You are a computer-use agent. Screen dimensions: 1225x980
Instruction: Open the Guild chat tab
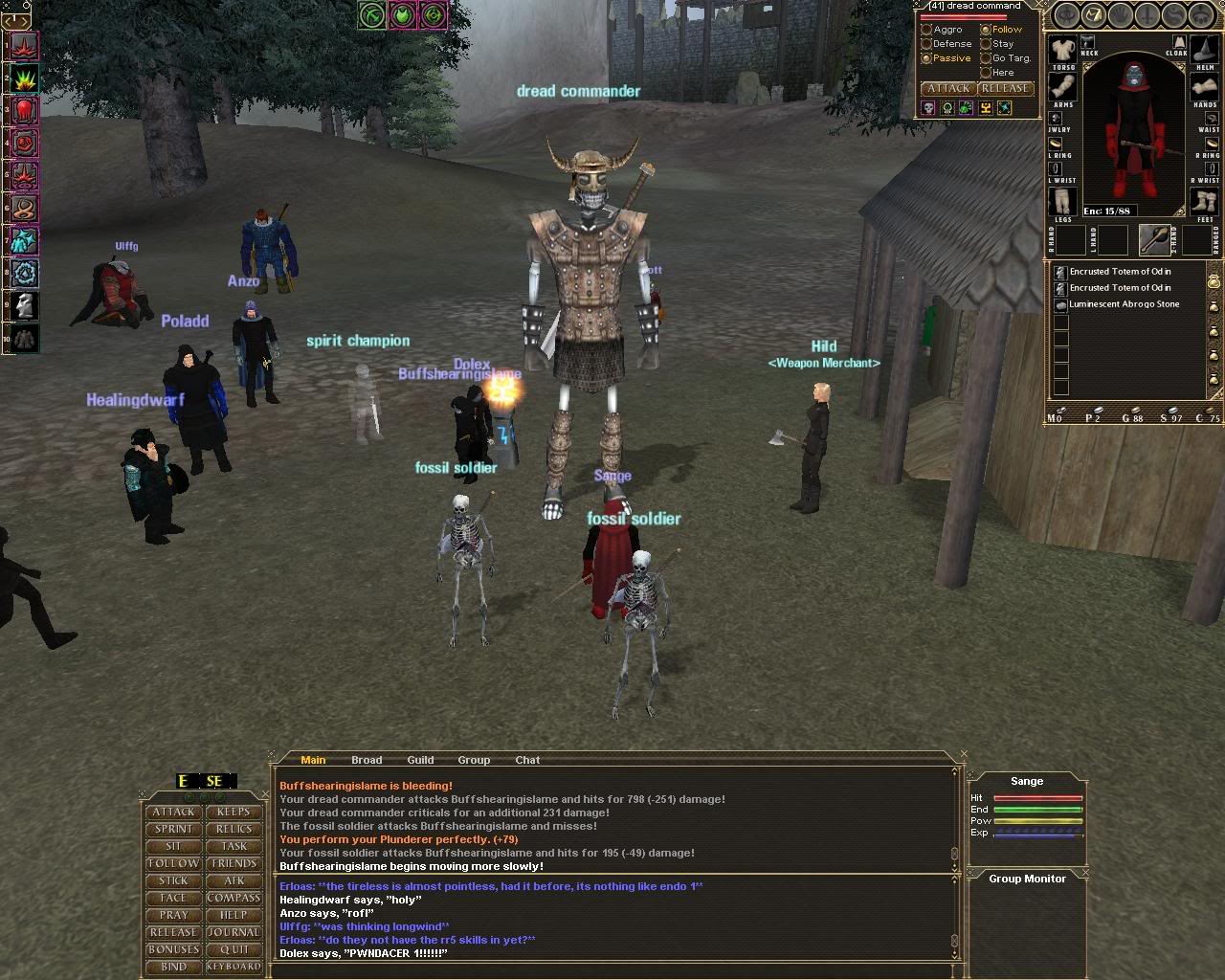click(x=420, y=760)
